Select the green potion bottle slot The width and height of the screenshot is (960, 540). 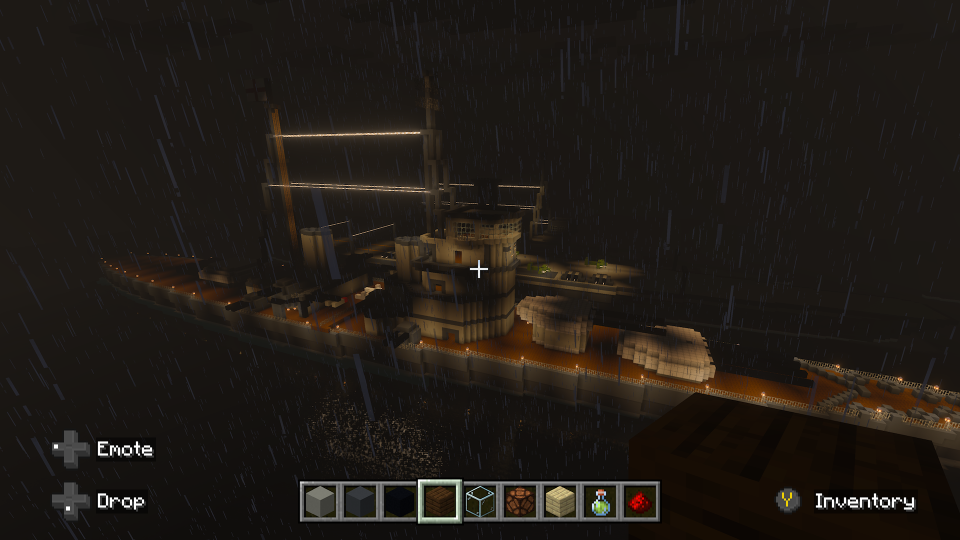coord(600,501)
